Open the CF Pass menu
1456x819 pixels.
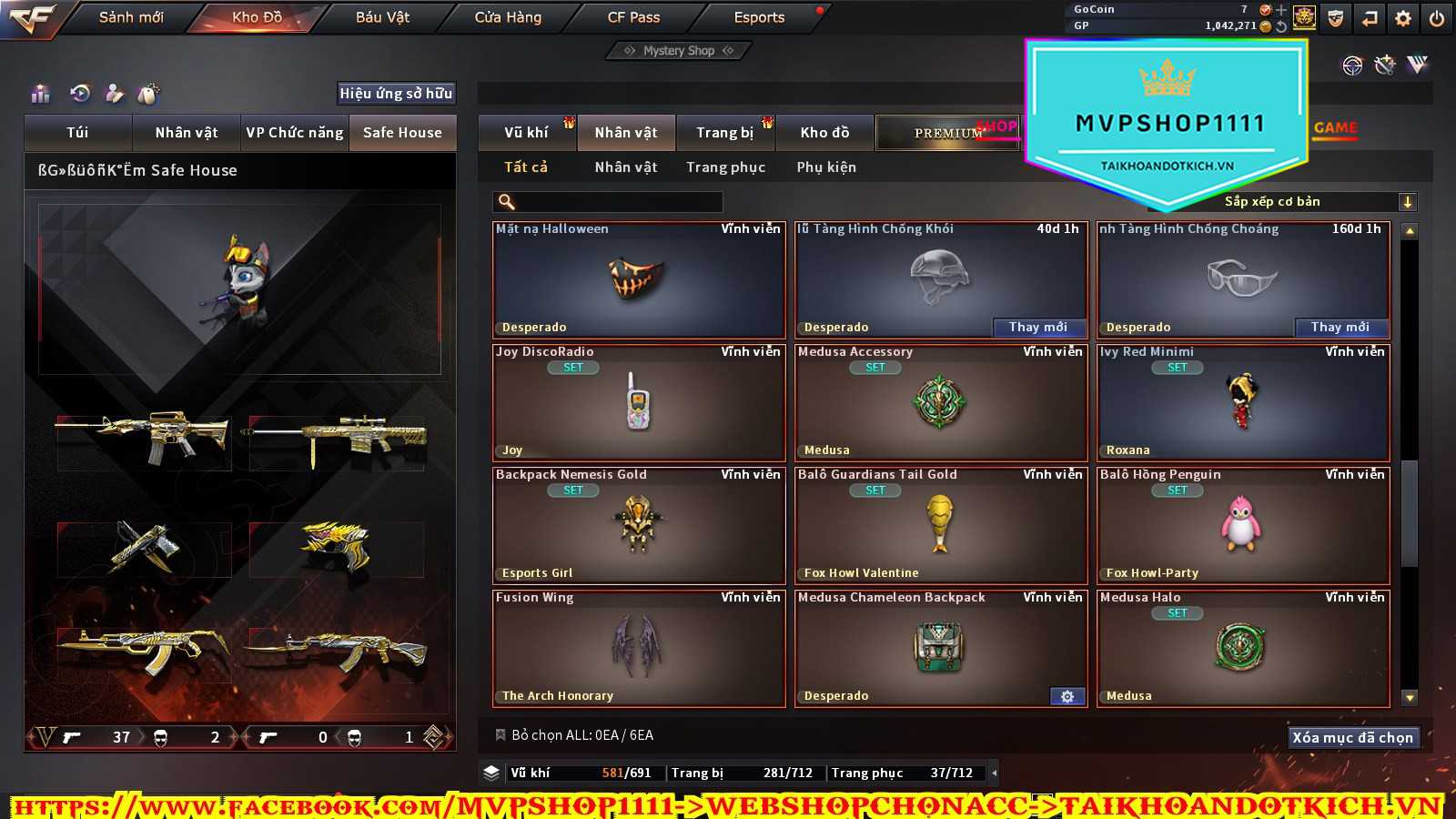633,17
